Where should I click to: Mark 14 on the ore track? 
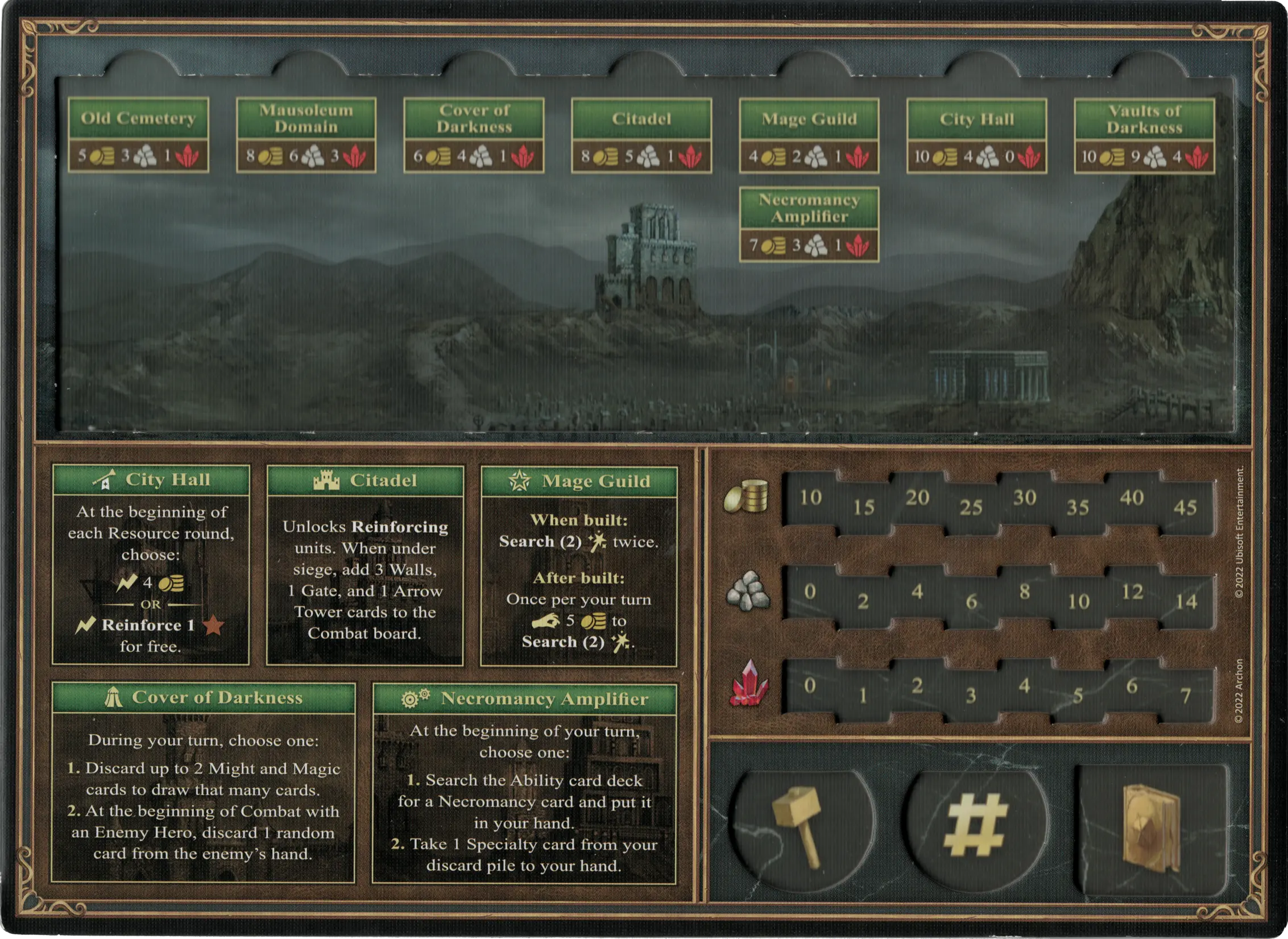click(1186, 601)
